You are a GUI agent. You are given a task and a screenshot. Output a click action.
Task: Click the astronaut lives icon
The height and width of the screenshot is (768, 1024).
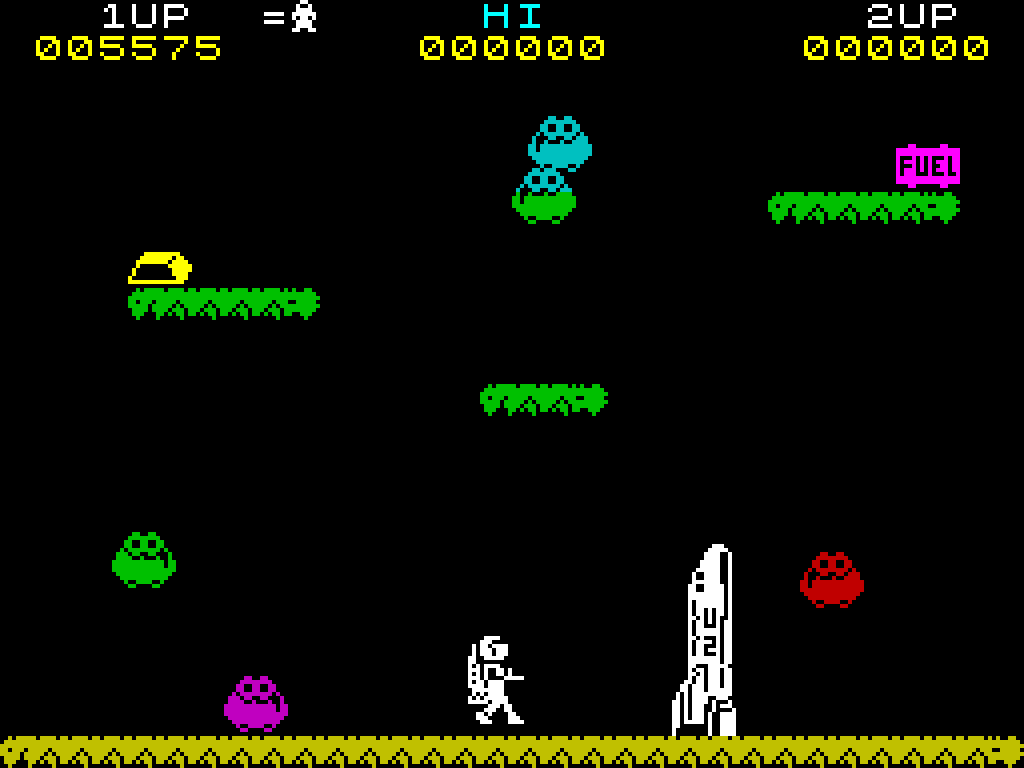pyautogui.click(x=304, y=17)
